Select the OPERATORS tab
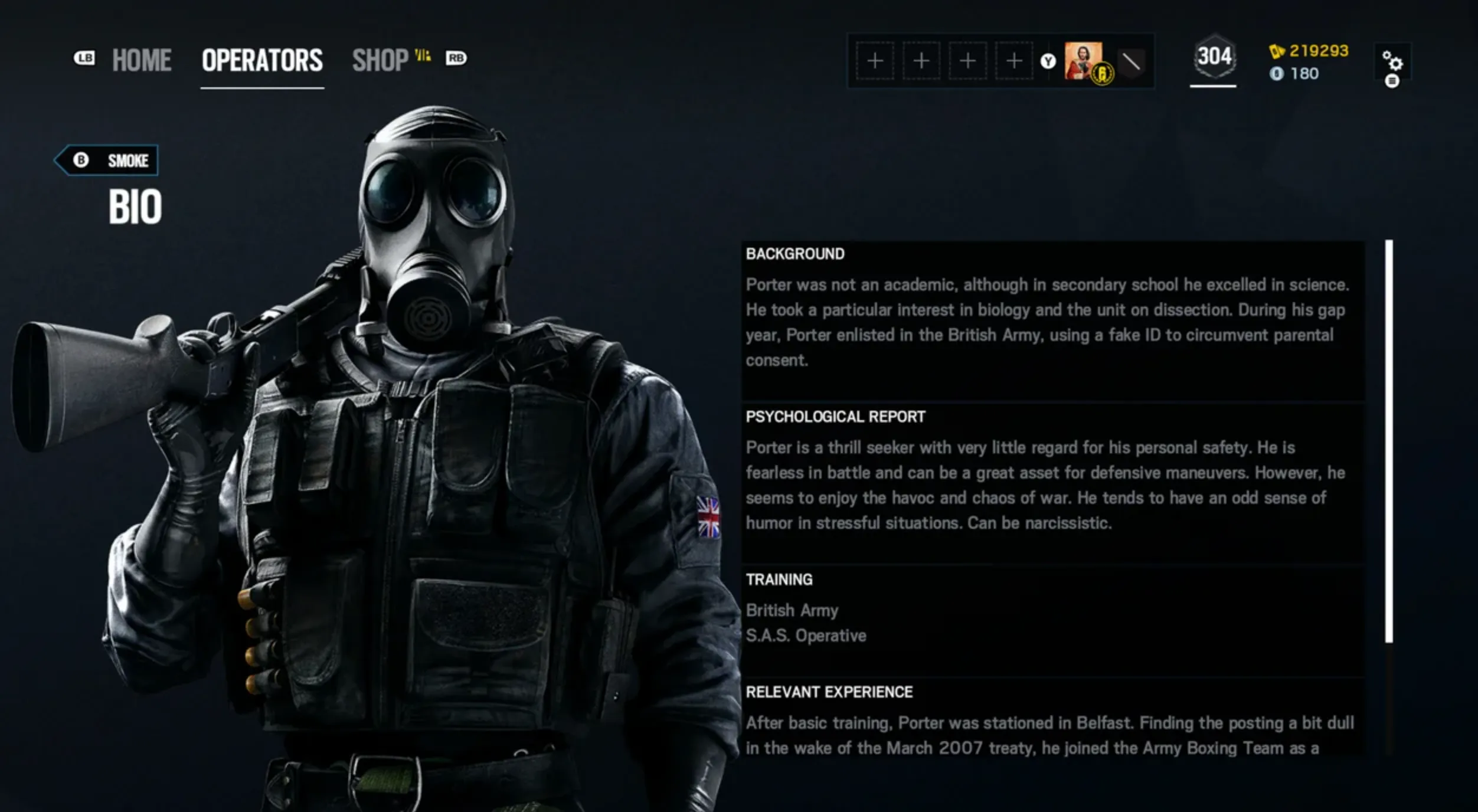This screenshot has width=1478, height=812. (261, 59)
